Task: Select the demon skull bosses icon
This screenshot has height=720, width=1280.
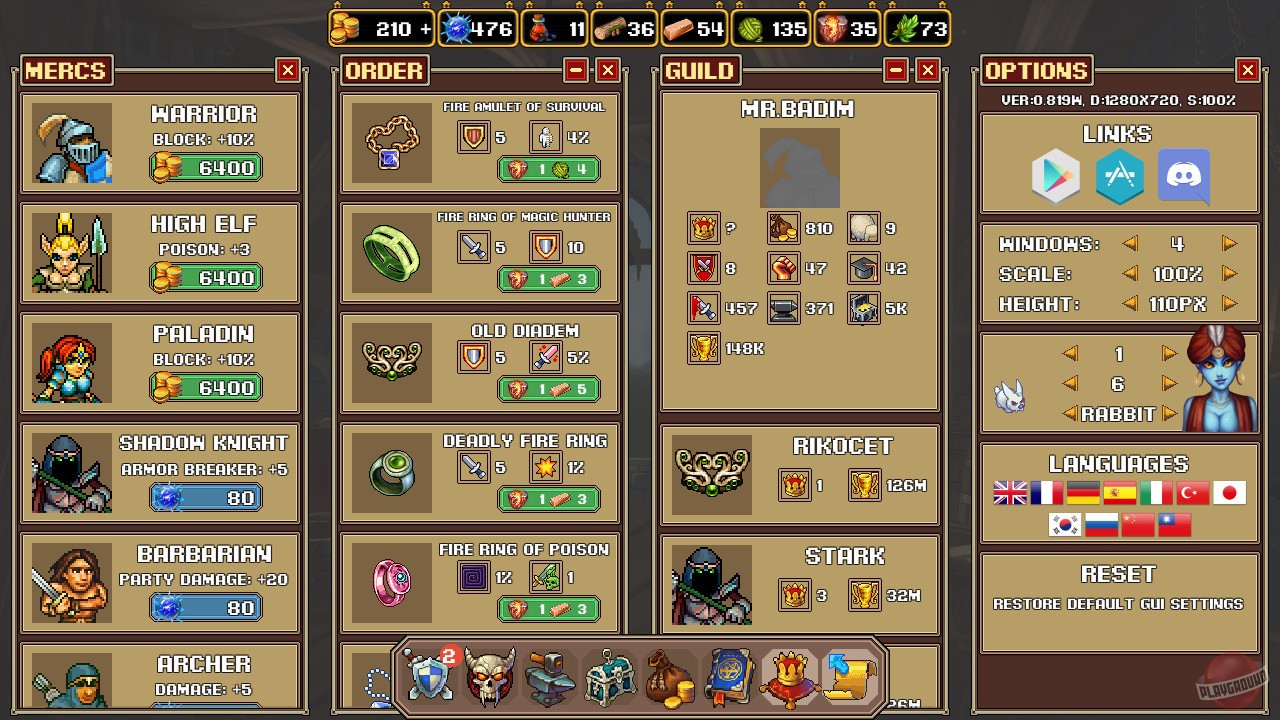Action: coord(489,677)
